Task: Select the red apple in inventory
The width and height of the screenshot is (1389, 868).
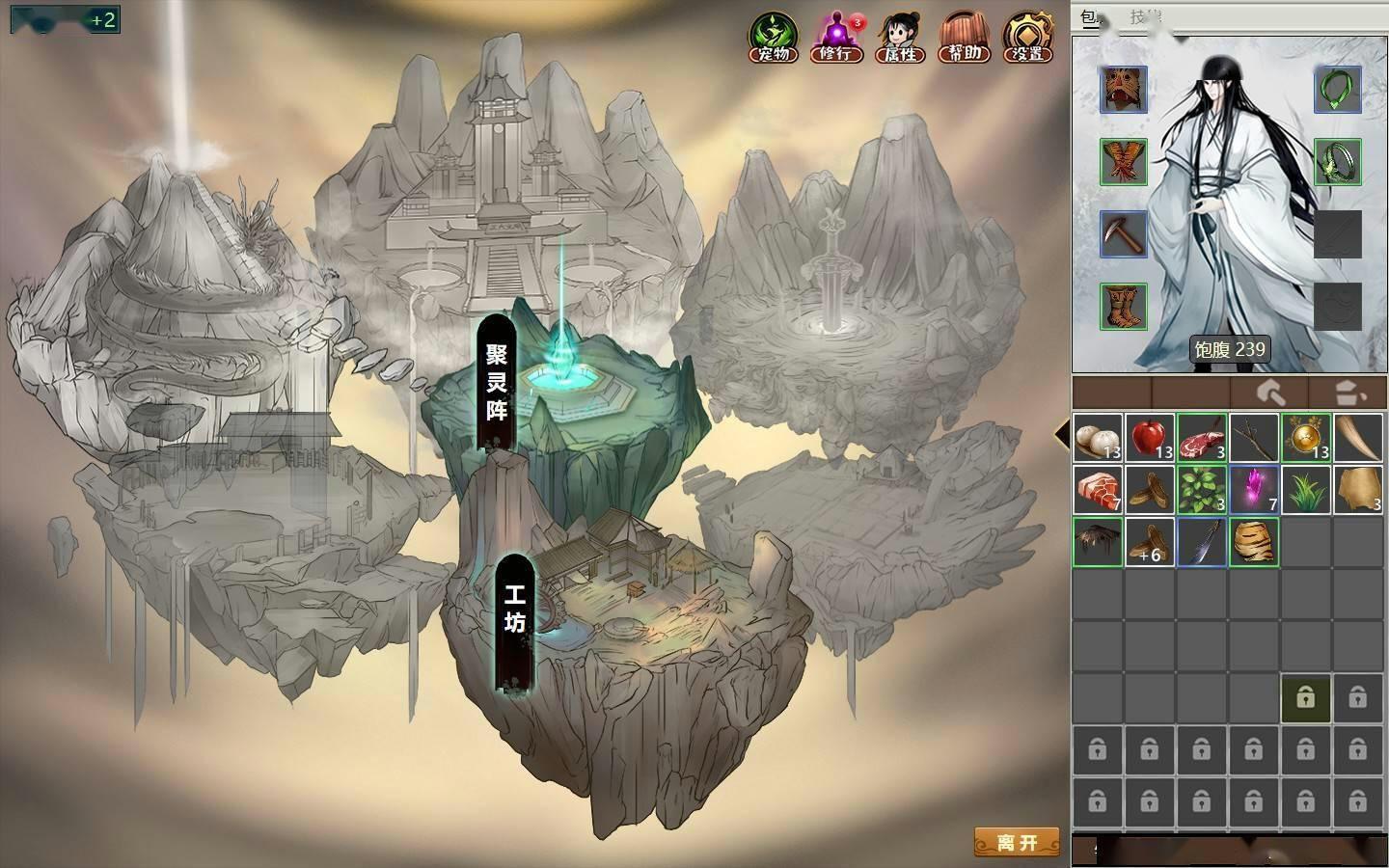Action: (x=1150, y=438)
